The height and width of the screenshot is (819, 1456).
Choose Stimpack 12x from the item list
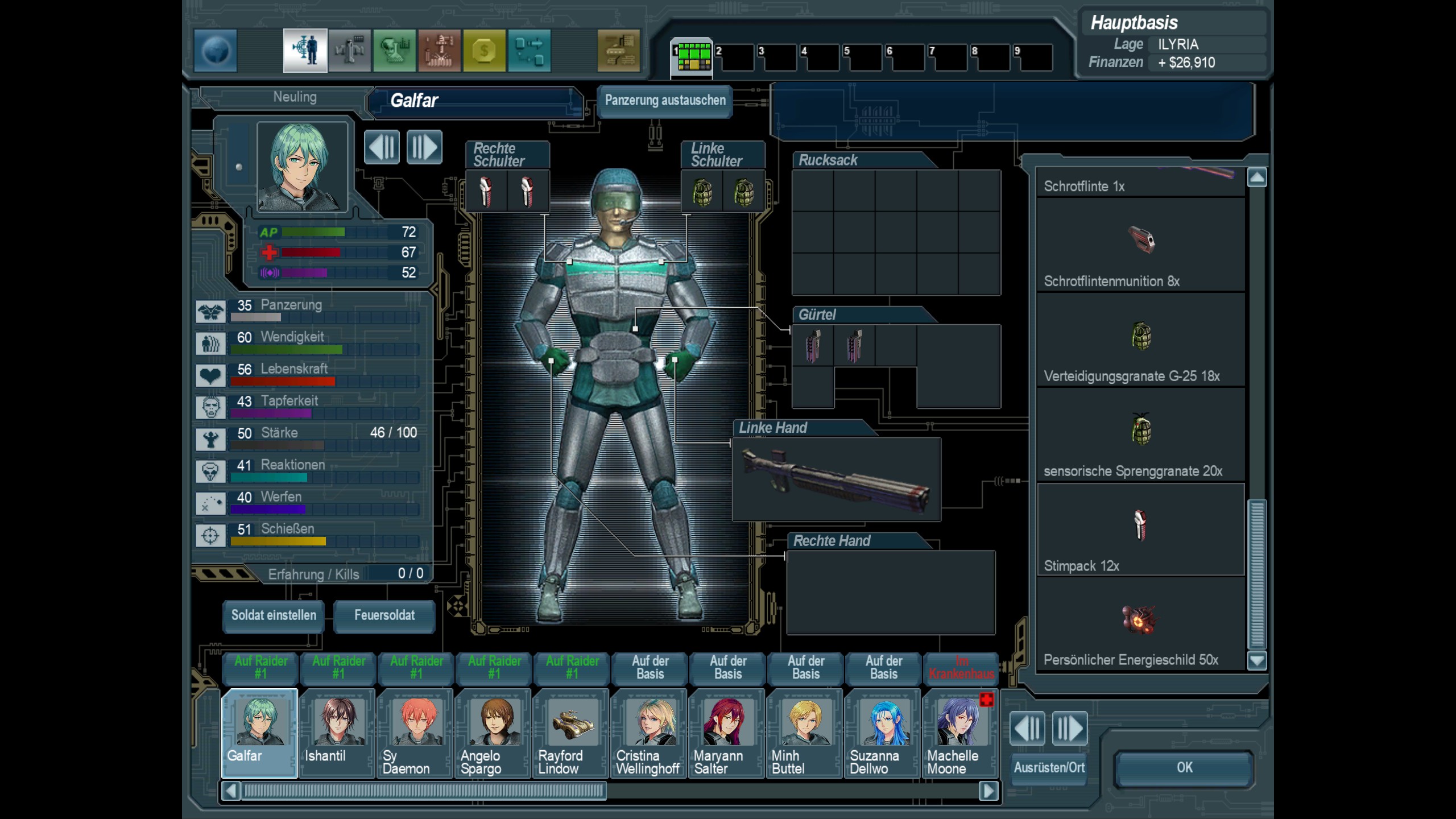[1140, 530]
